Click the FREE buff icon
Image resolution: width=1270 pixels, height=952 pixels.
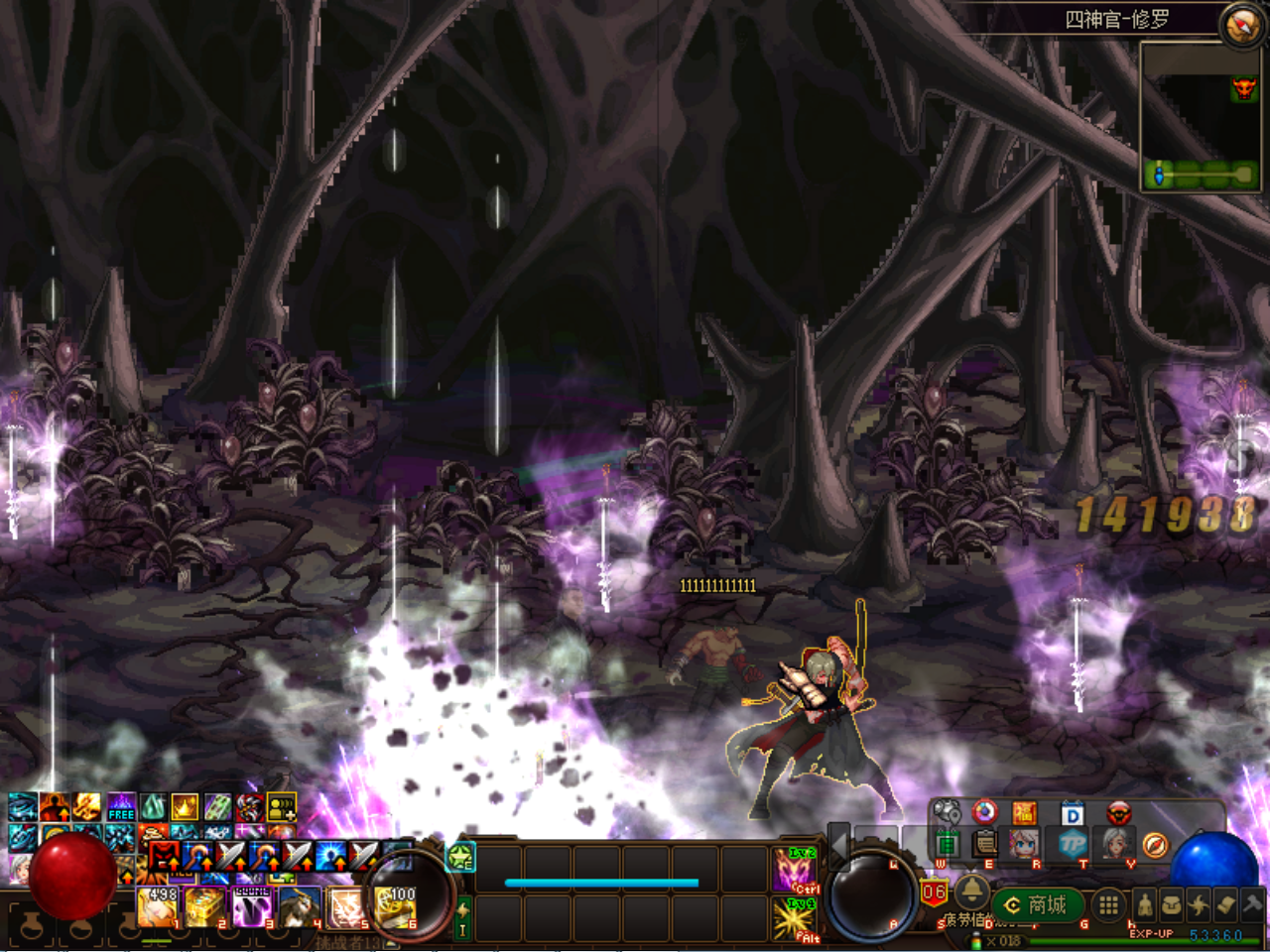click(x=121, y=807)
